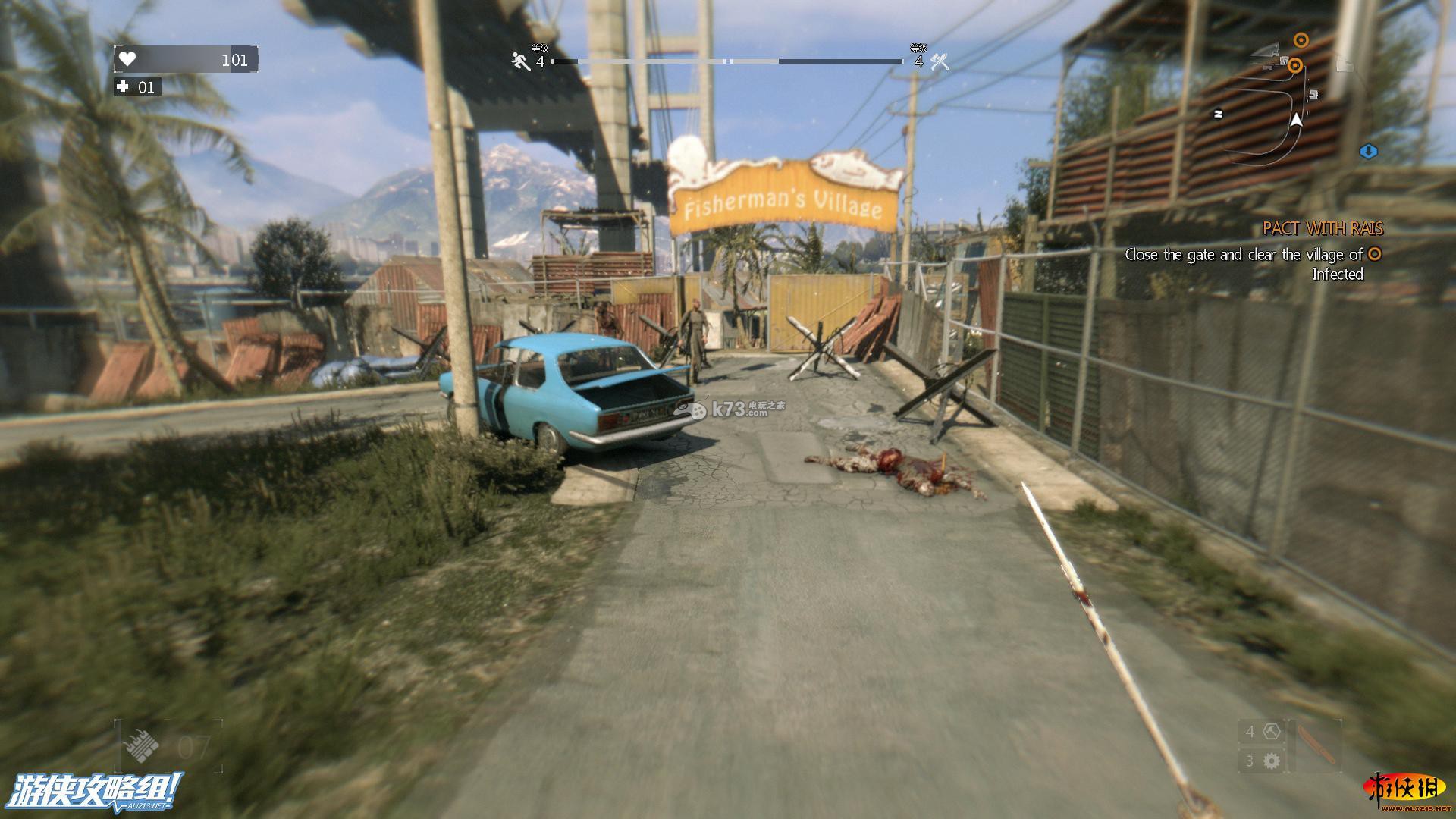Screen dimensions: 1456x819
Task: Click the medkit cross icon
Action: click(x=123, y=87)
